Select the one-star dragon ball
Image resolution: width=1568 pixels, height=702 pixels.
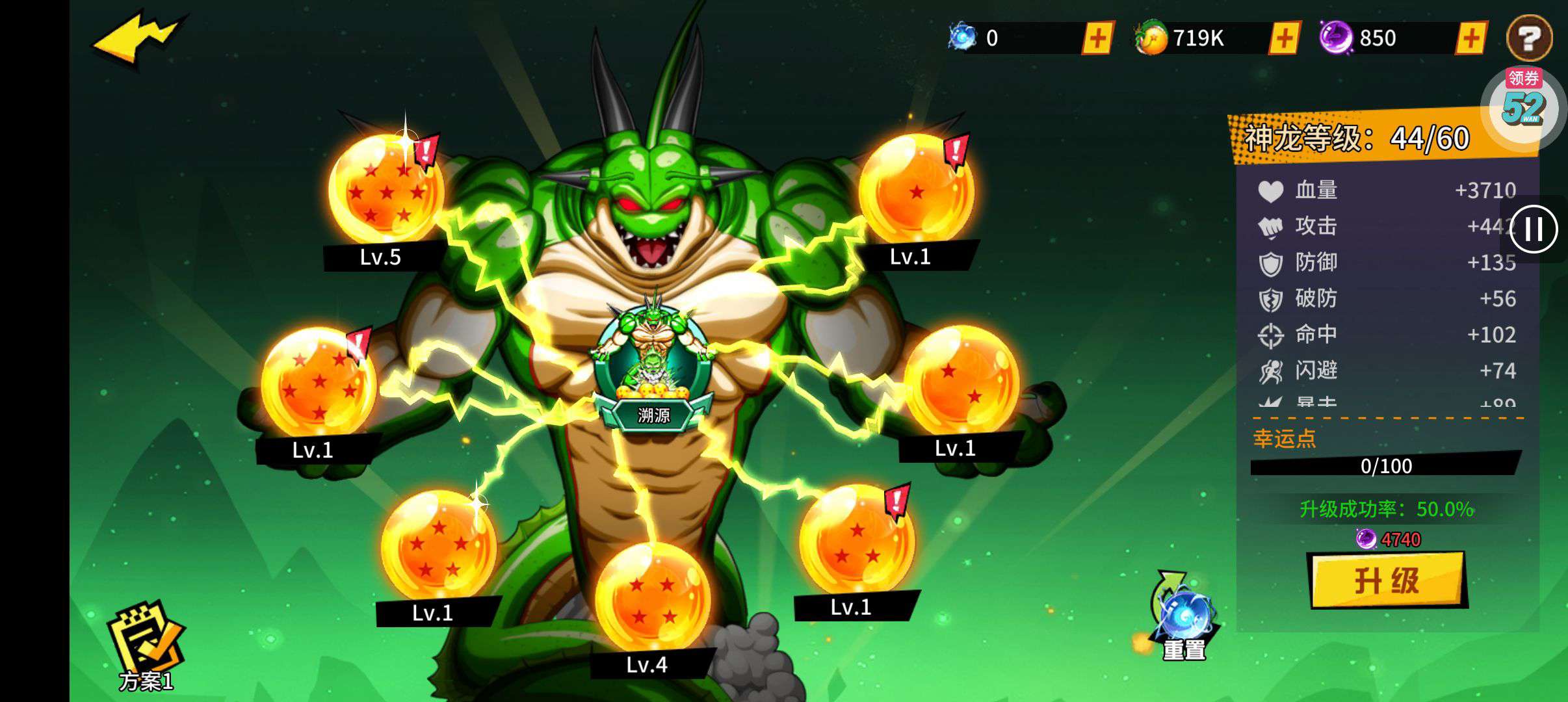(916, 190)
